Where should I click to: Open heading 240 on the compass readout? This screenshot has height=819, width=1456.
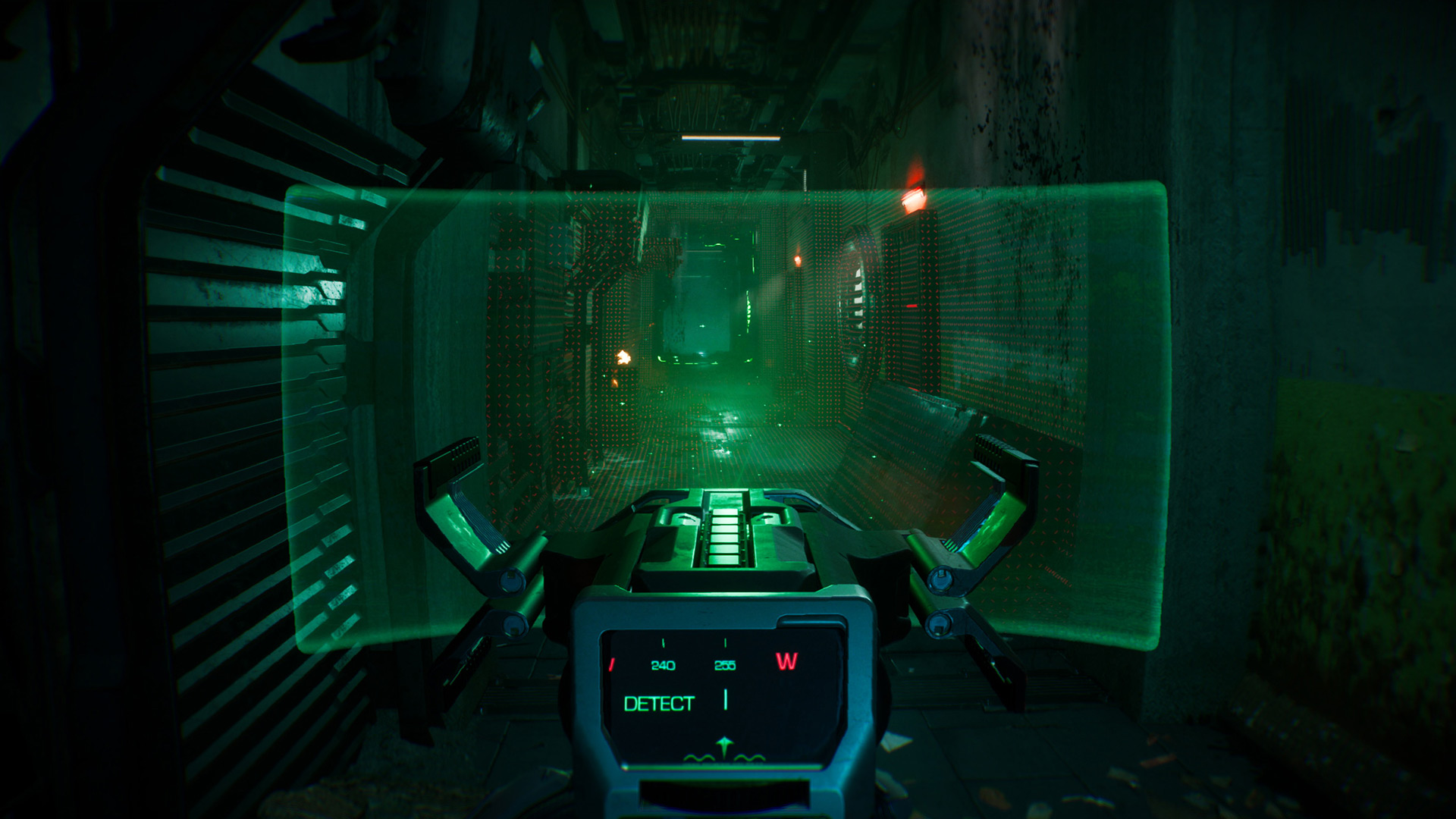(663, 665)
